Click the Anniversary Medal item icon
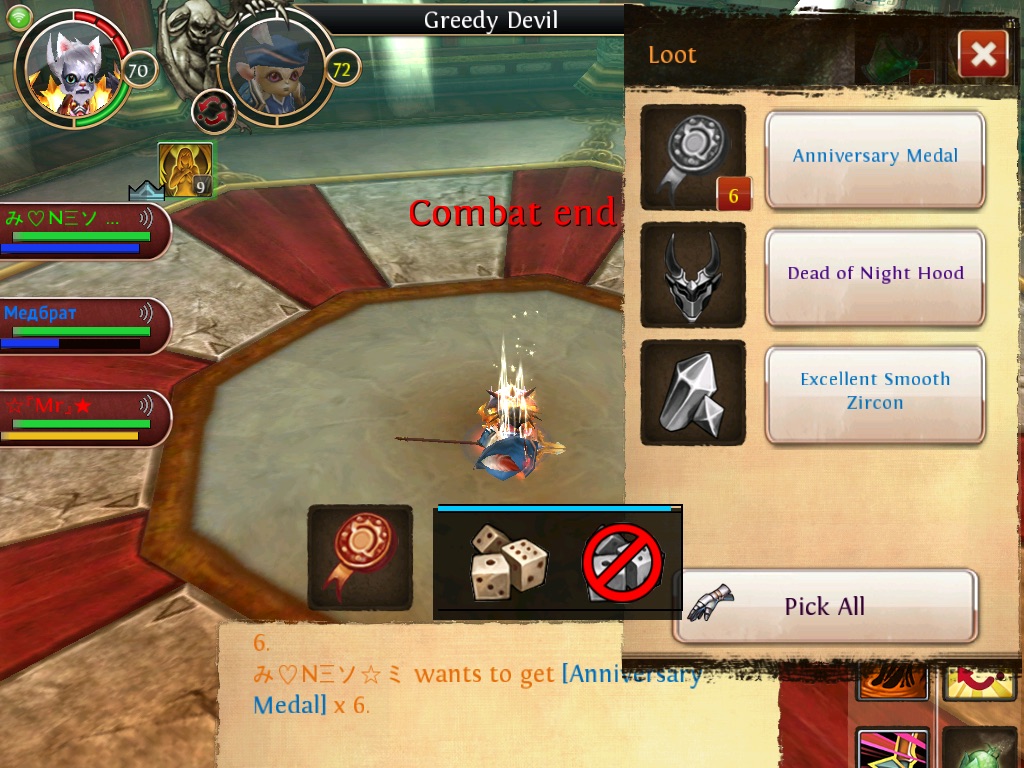 point(692,158)
